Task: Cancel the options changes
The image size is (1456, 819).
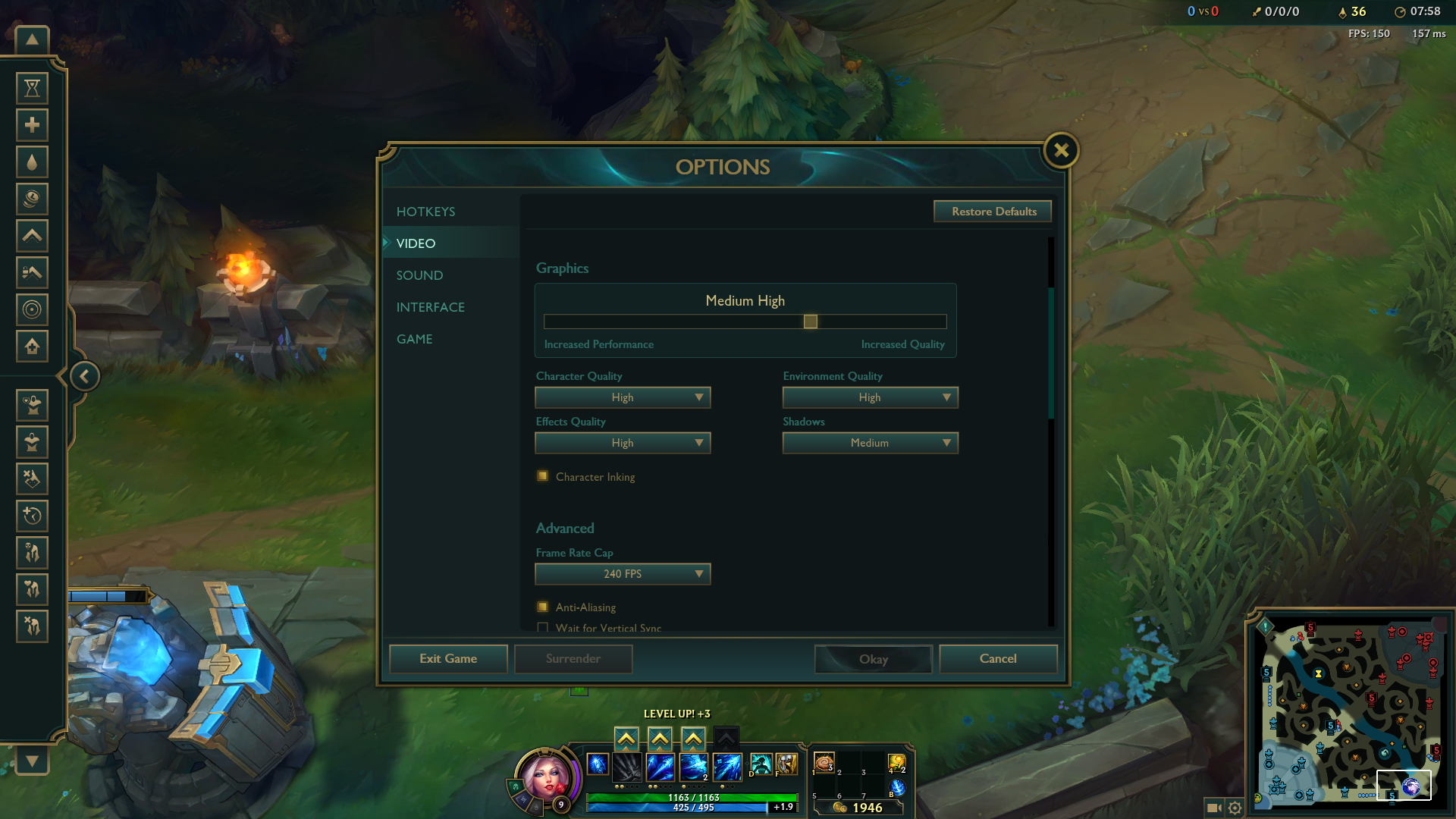Action: coord(997,659)
